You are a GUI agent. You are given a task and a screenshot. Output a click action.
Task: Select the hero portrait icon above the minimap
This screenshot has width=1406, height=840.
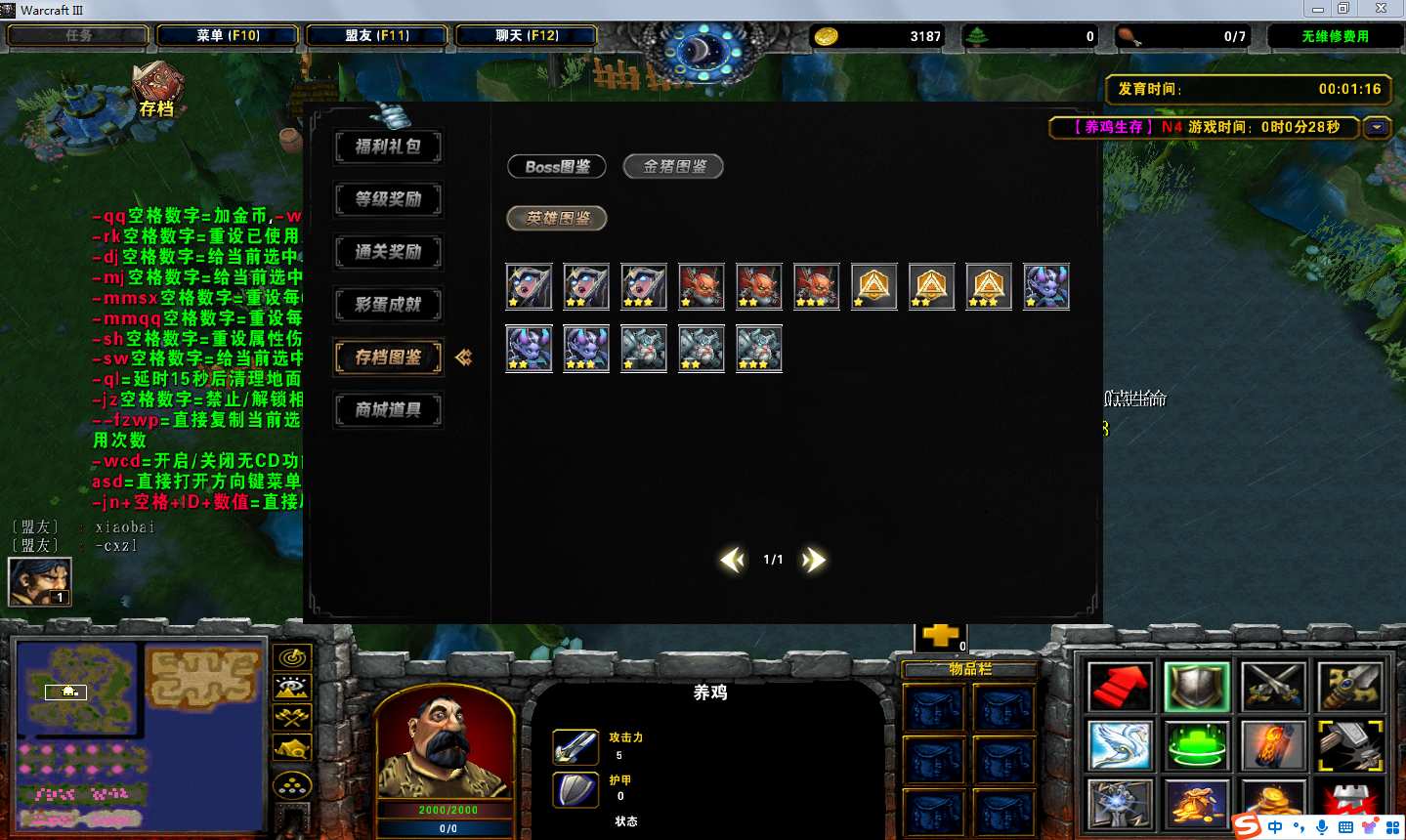[40, 582]
